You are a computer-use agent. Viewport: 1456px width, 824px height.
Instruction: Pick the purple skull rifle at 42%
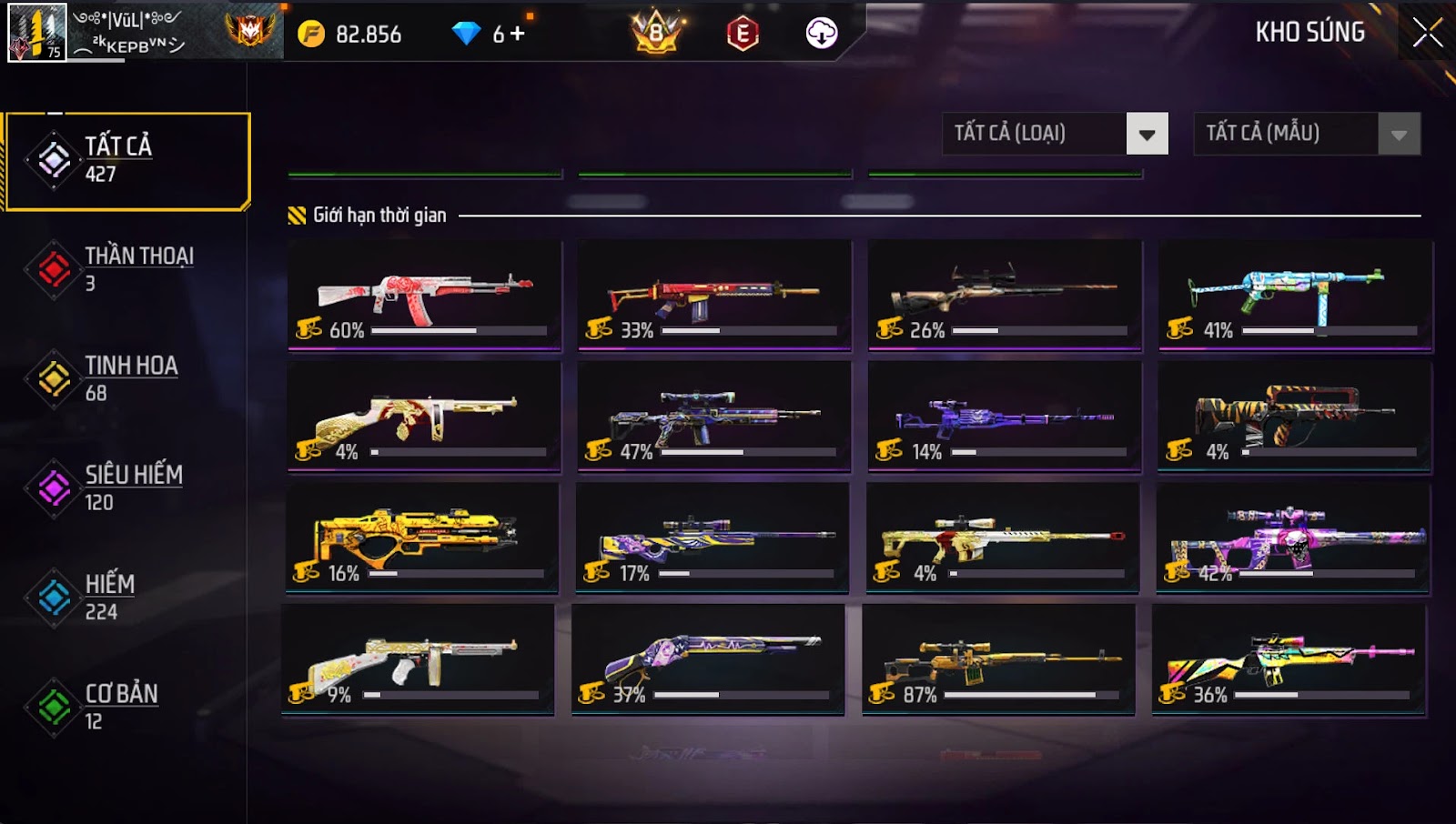pyautogui.click(x=1292, y=538)
